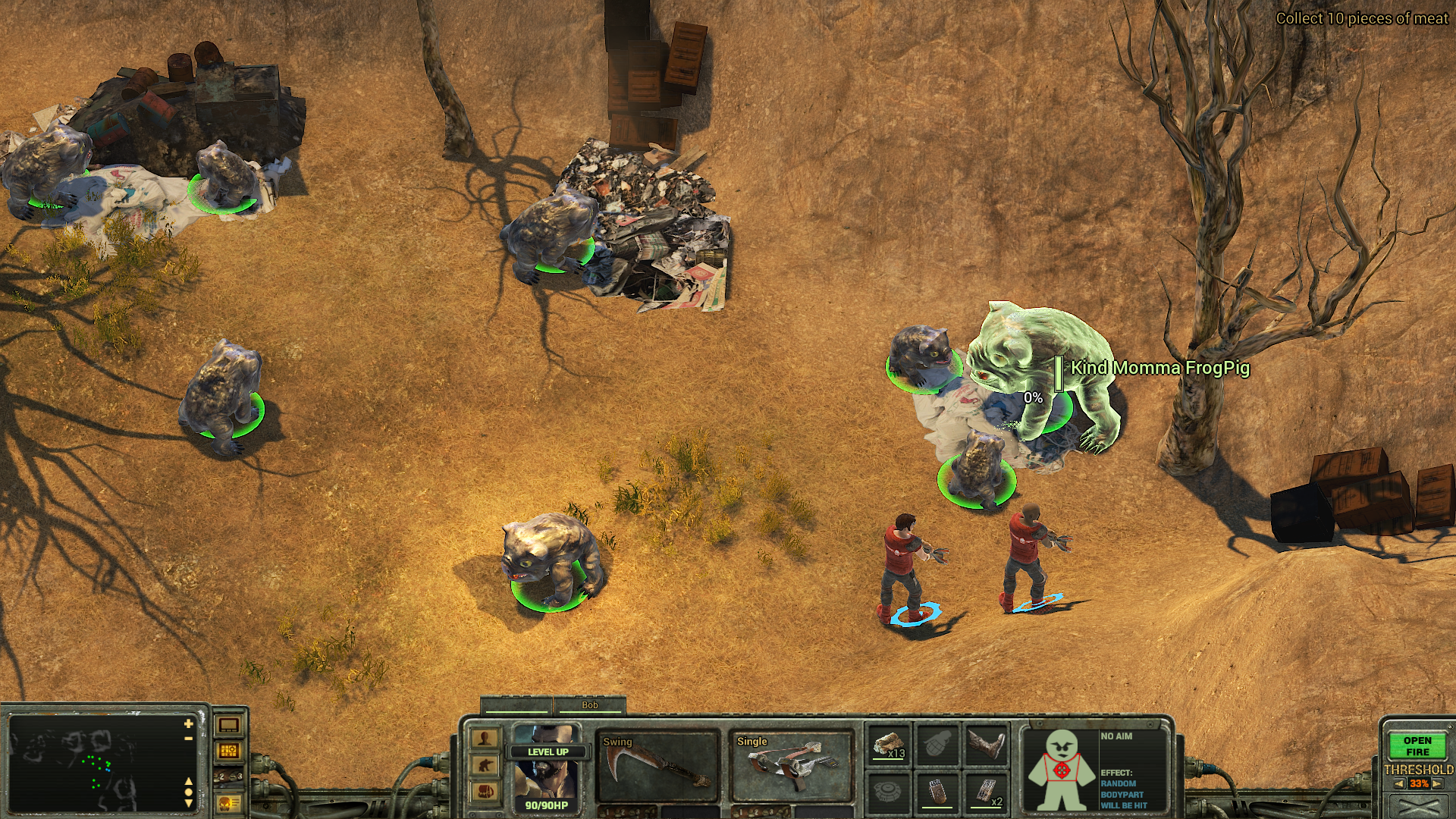Zoom in the minimap with plus
This screenshot has height=819, width=1456.
click(x=188, y=723)
